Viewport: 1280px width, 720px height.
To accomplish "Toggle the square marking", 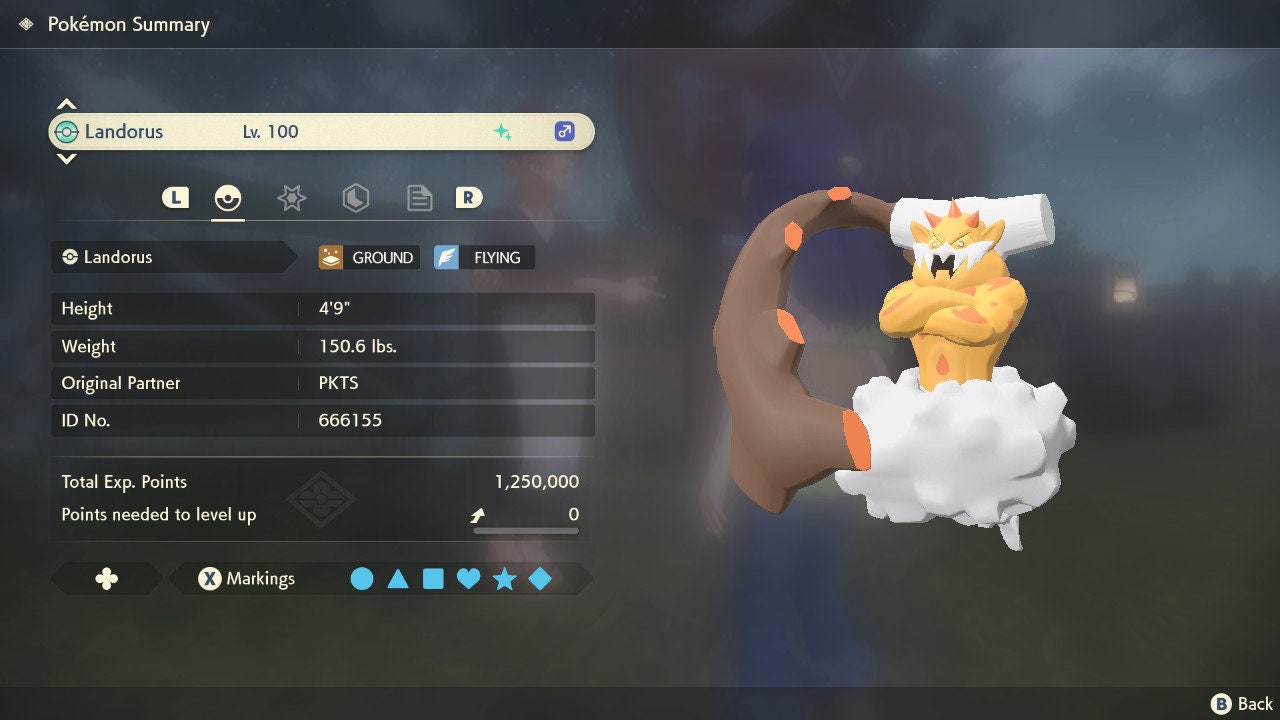I will pos(433,579).
